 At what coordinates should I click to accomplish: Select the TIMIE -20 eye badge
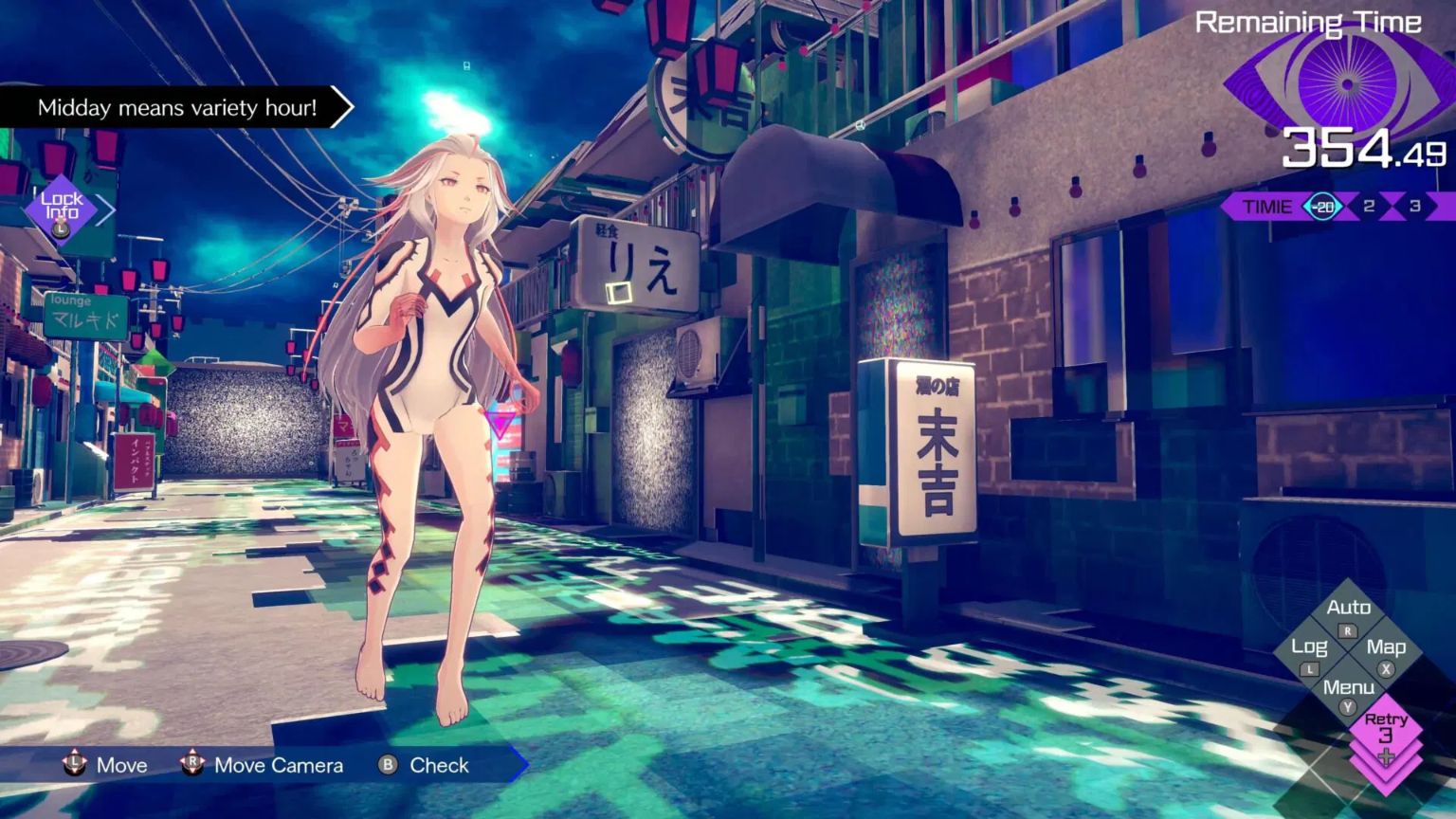[1323, 206]
